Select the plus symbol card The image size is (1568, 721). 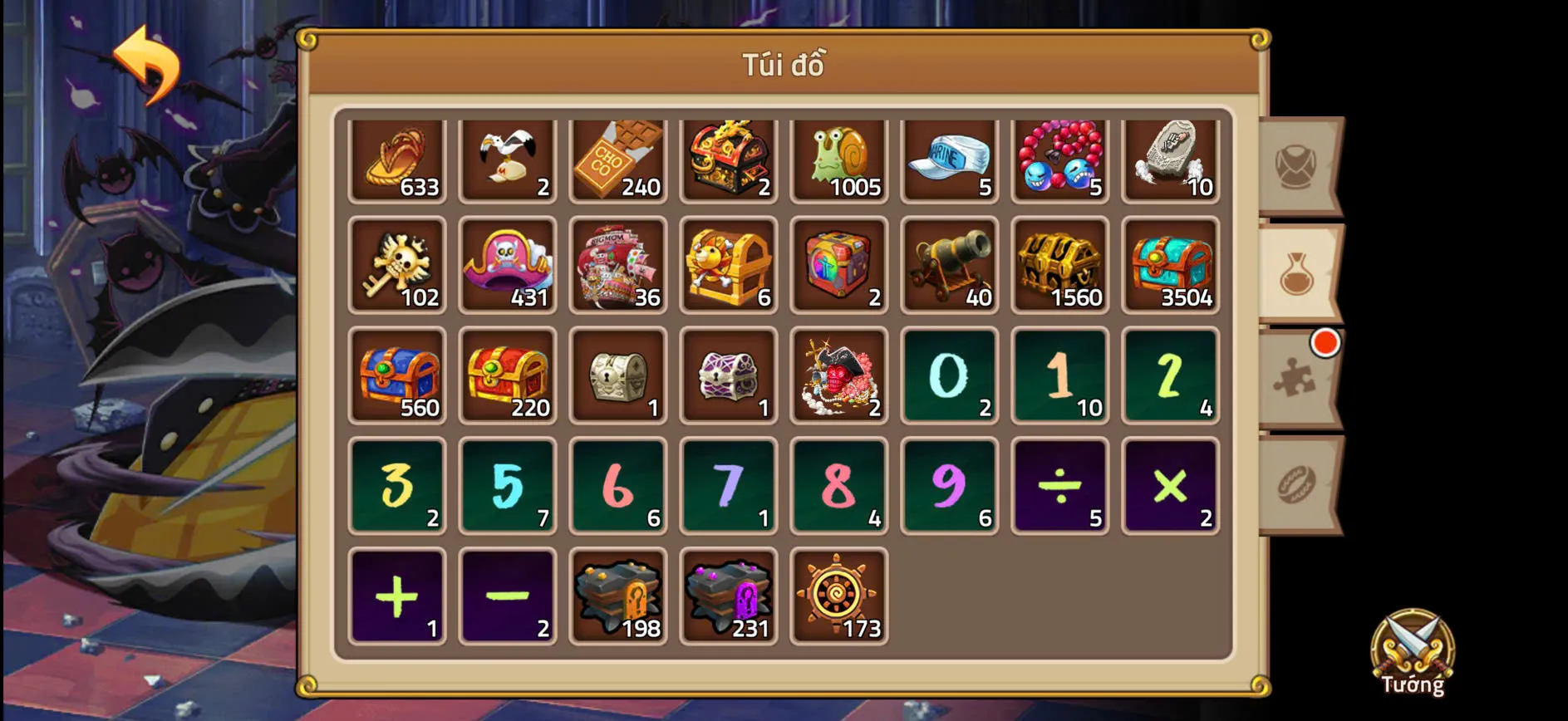coord(397,598)
